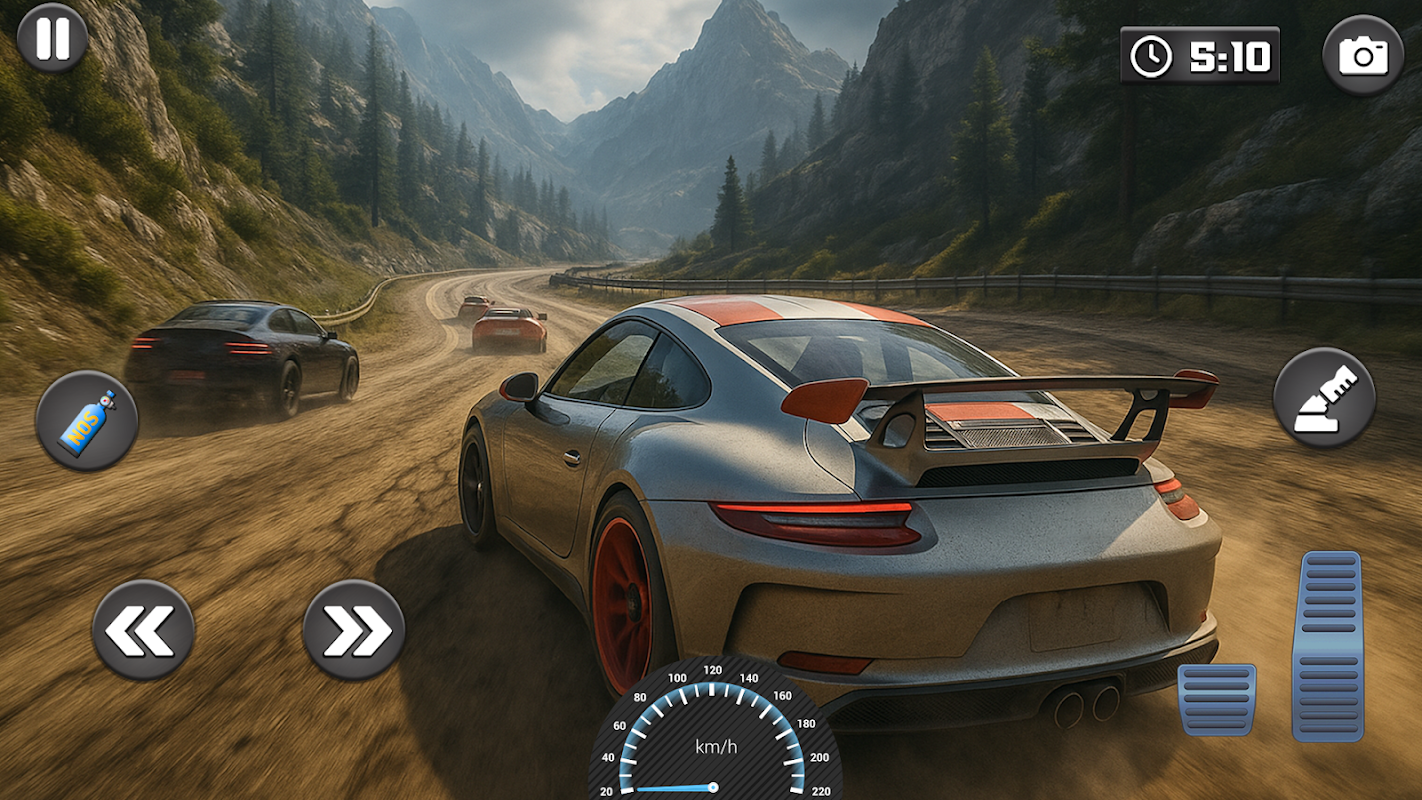Hit the brake pedal
Image resolution: width=1422 pixels, height=800 pixels.
(x=1216, y=699)
